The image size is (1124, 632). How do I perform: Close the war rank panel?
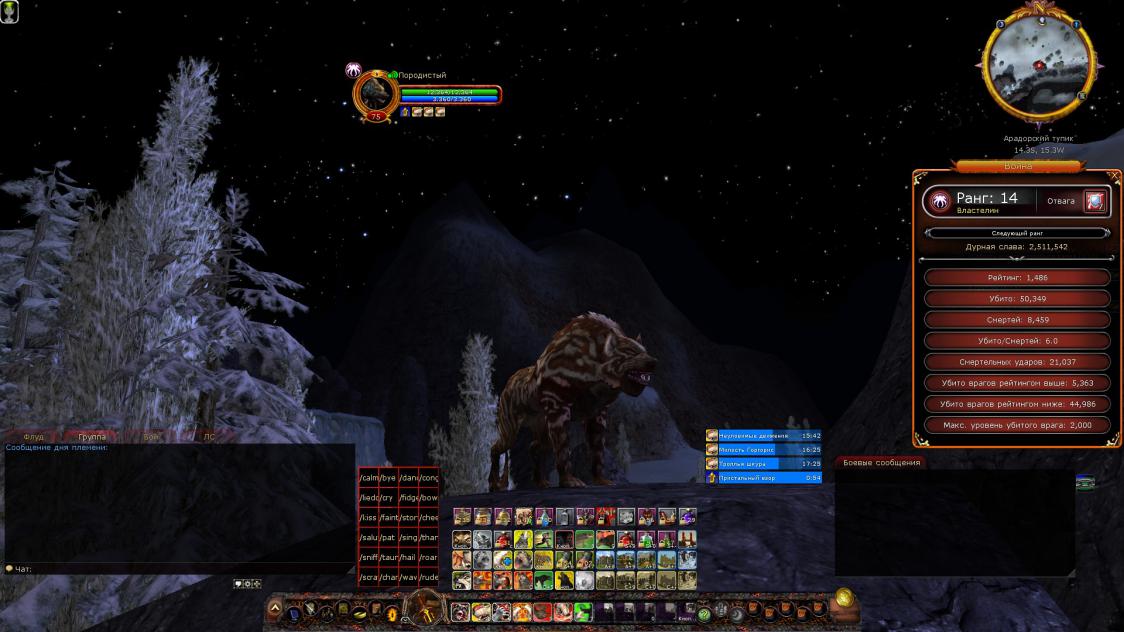point(1115,176)
